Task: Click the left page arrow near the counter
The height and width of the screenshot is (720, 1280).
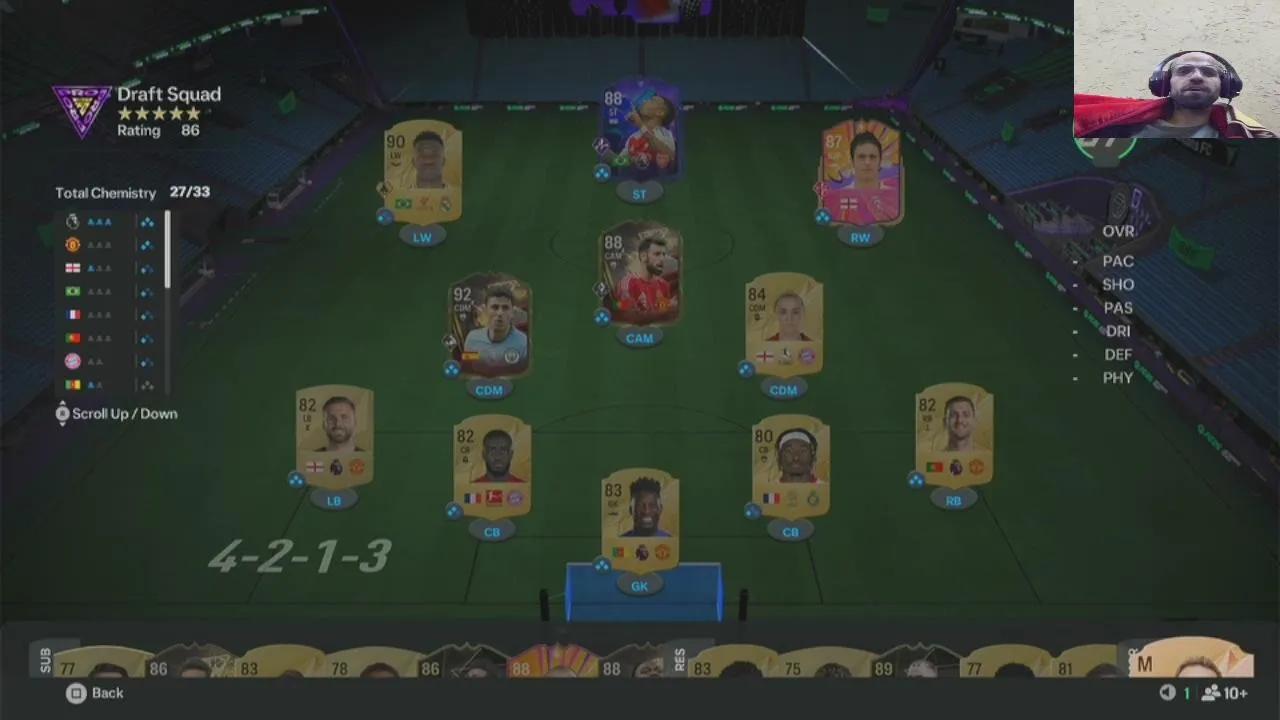Action: point(1167,693)
